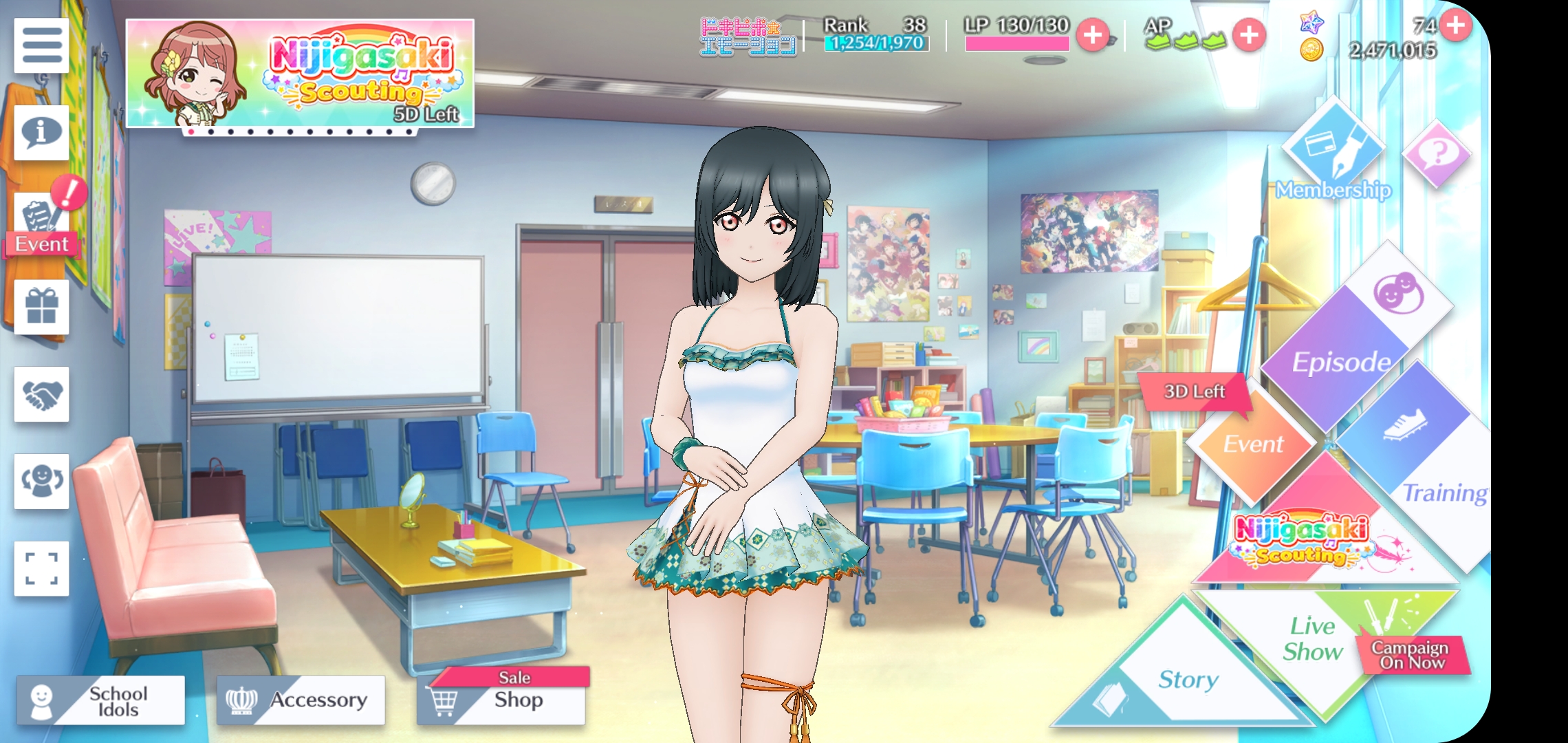Open the Accessory menu
The height and width of the screenshot is (743, 1568).
[301, 700]
